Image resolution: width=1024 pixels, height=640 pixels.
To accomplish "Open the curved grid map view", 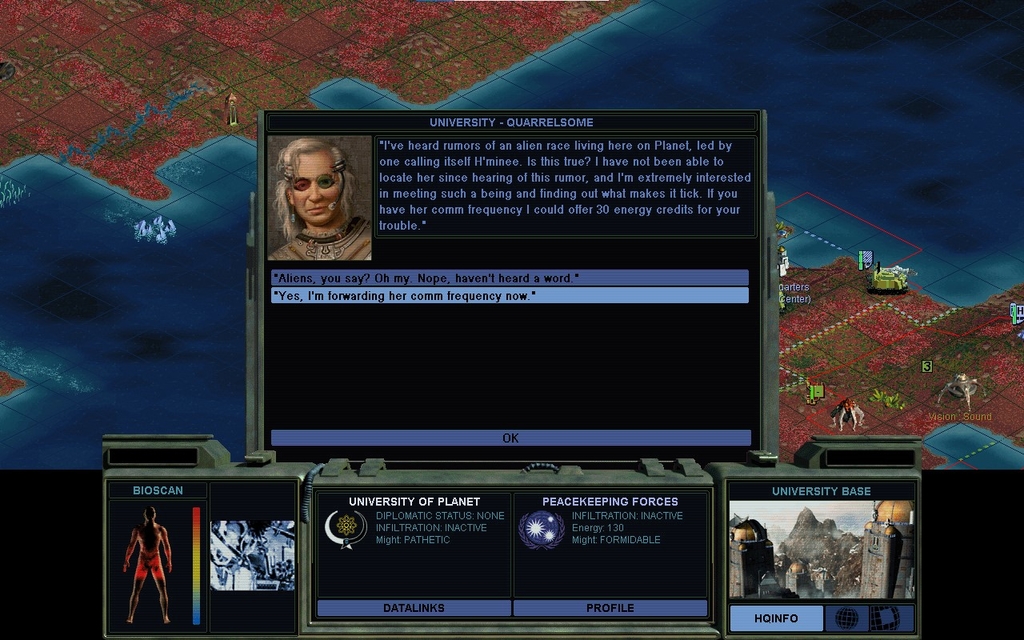I will pyautogui.click(x=884, y=618).
